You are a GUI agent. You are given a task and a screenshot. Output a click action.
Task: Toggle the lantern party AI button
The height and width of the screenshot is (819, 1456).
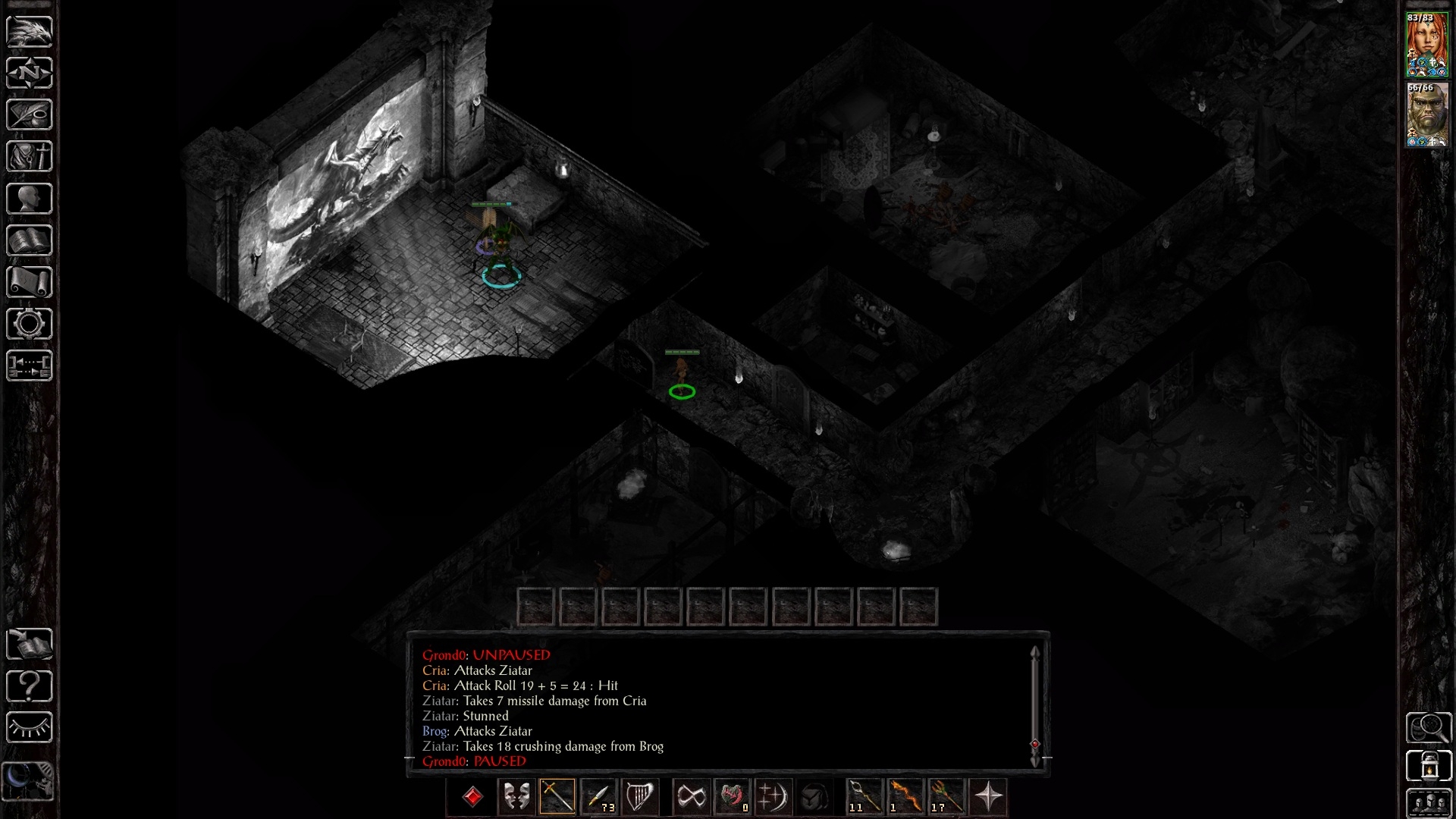[x=1429, y=766]
